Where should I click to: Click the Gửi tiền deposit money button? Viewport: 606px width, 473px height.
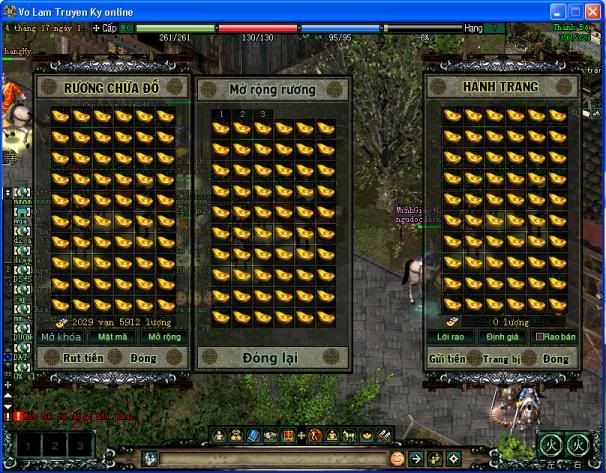(447, 358)
